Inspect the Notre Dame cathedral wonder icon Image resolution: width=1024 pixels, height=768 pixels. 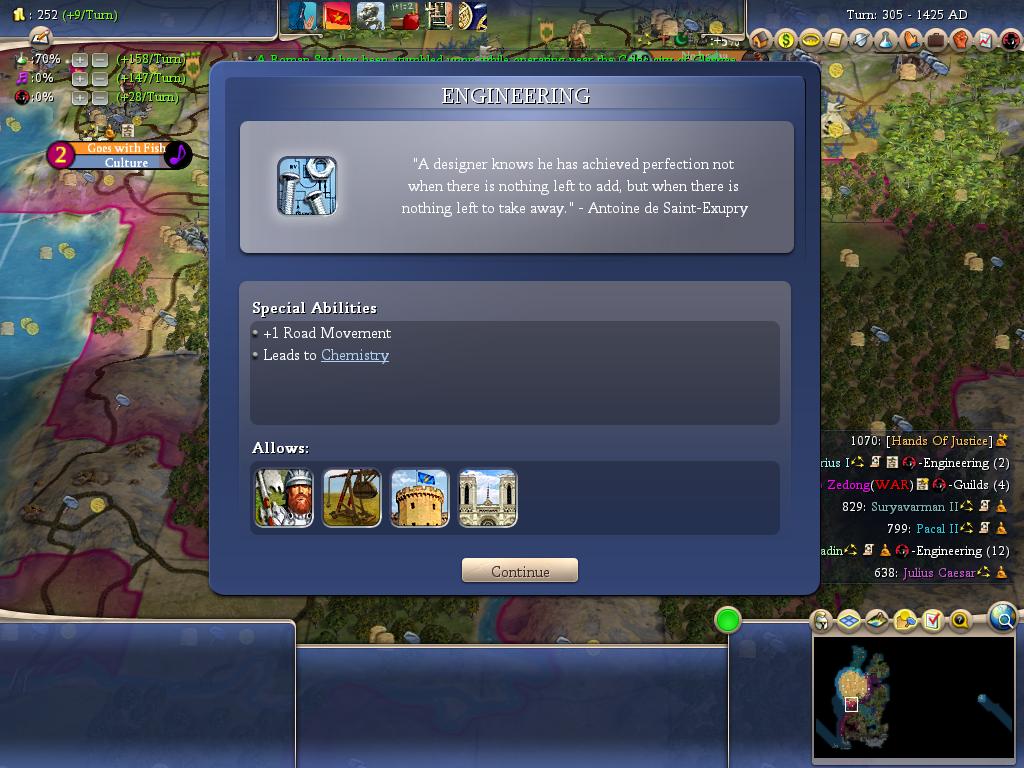coord(488,498)
